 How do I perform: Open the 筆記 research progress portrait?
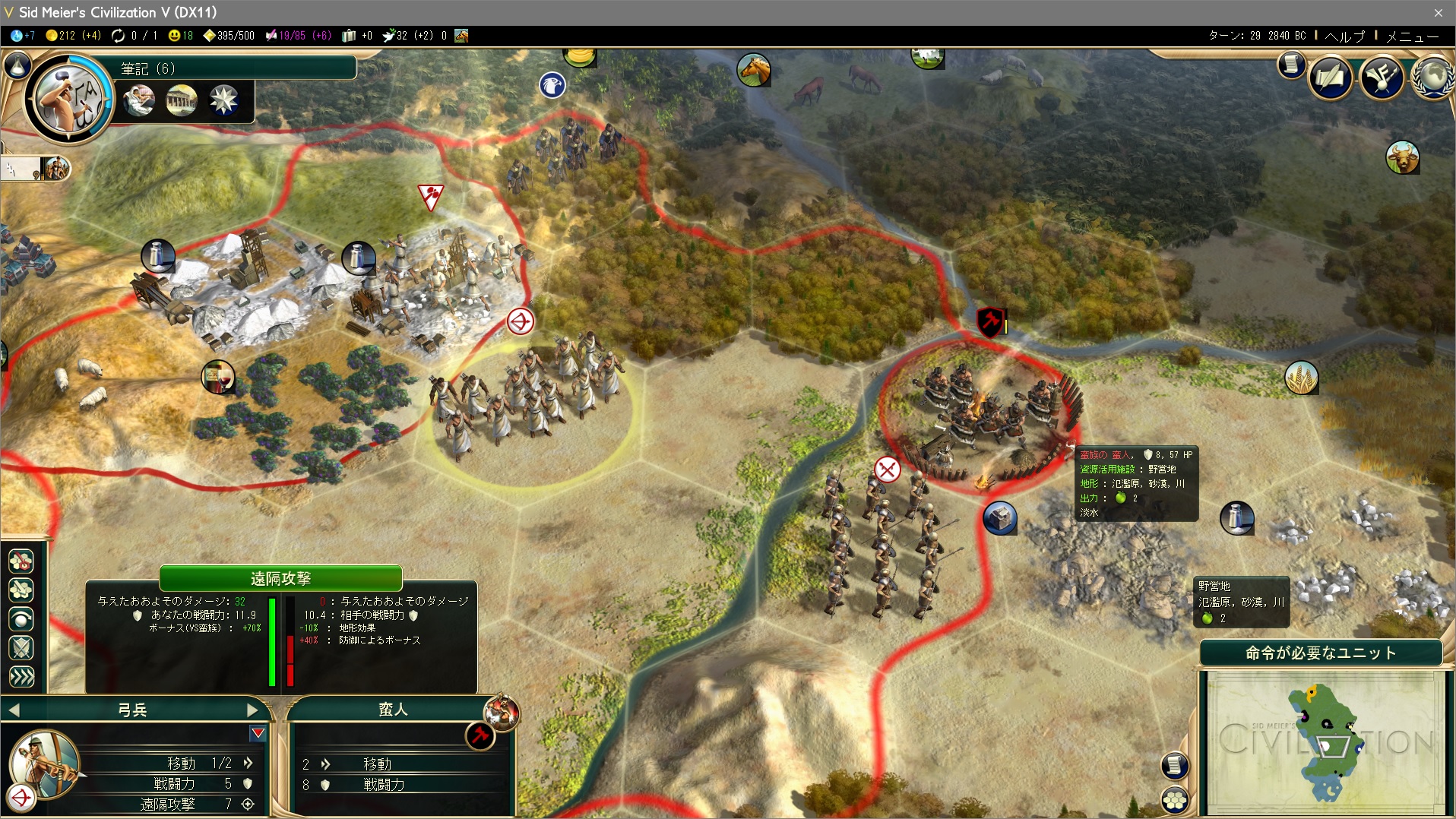[69, 97]
